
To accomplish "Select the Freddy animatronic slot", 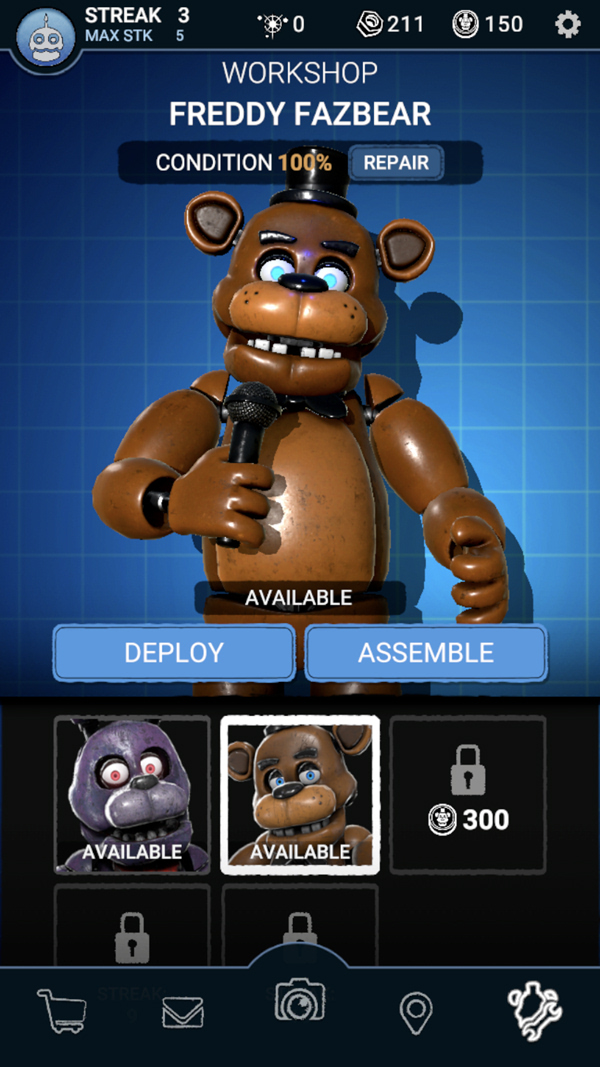I will (300, 795).
